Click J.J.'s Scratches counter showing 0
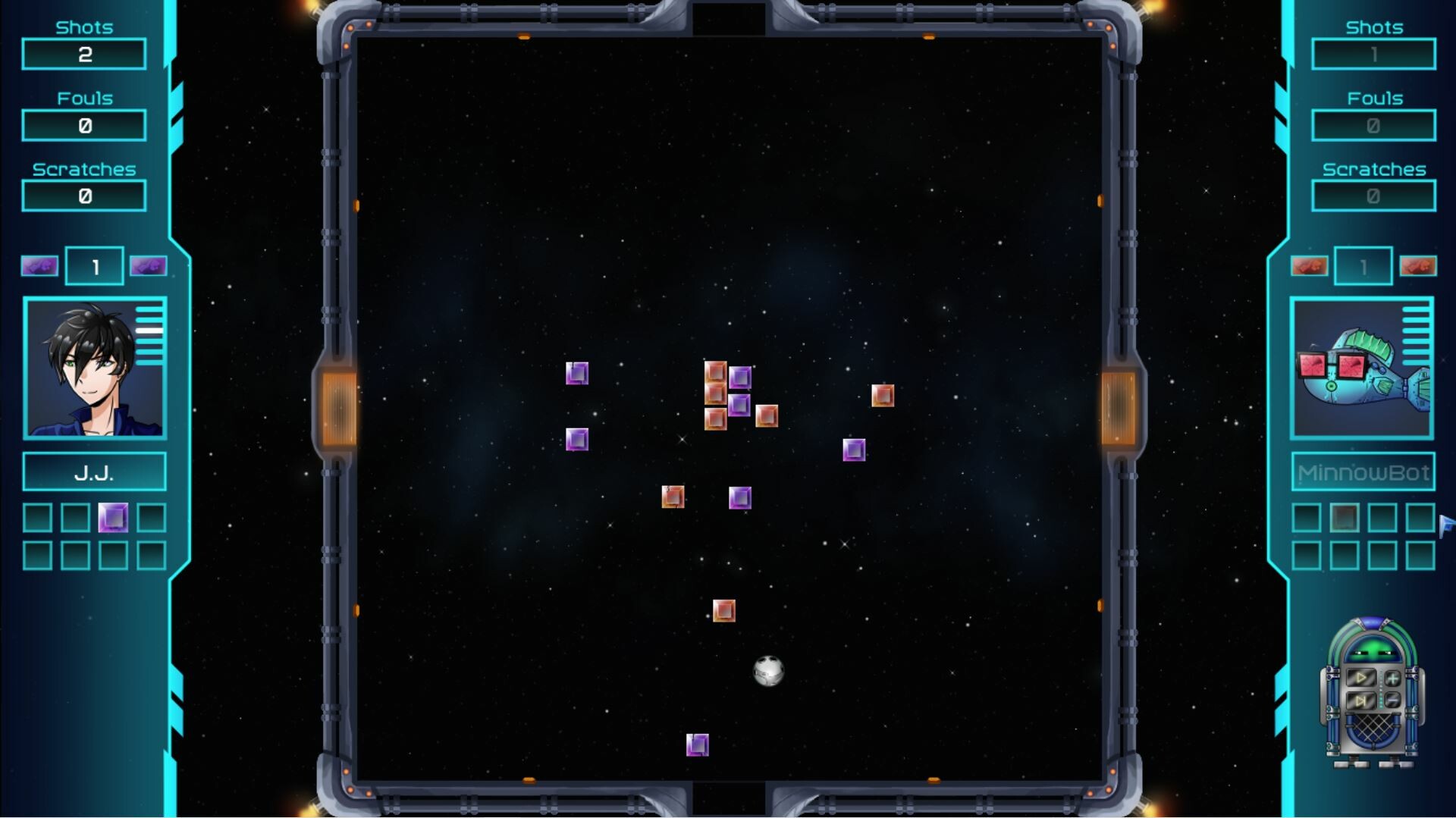The width and height of the screenshot is (1456, 818). click(83, 195)
